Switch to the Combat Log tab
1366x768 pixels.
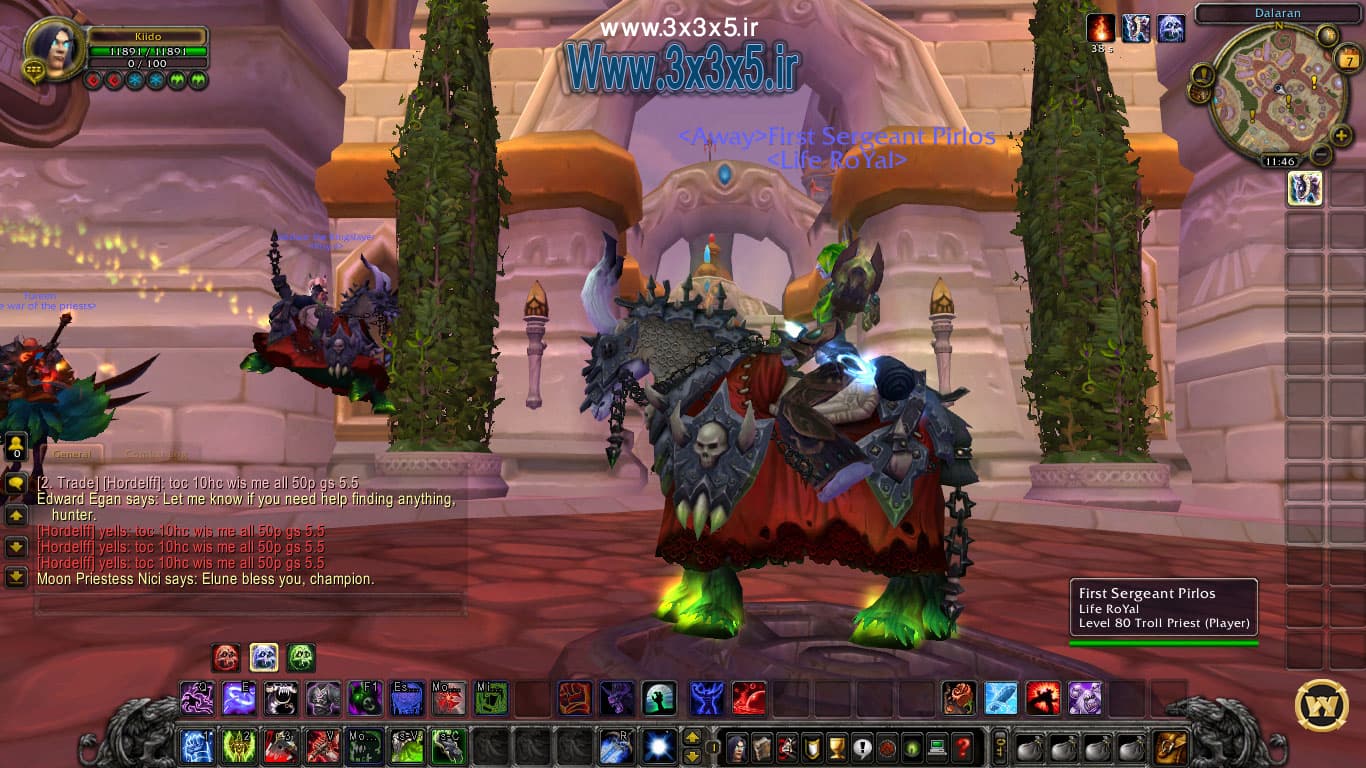point(155,453)
